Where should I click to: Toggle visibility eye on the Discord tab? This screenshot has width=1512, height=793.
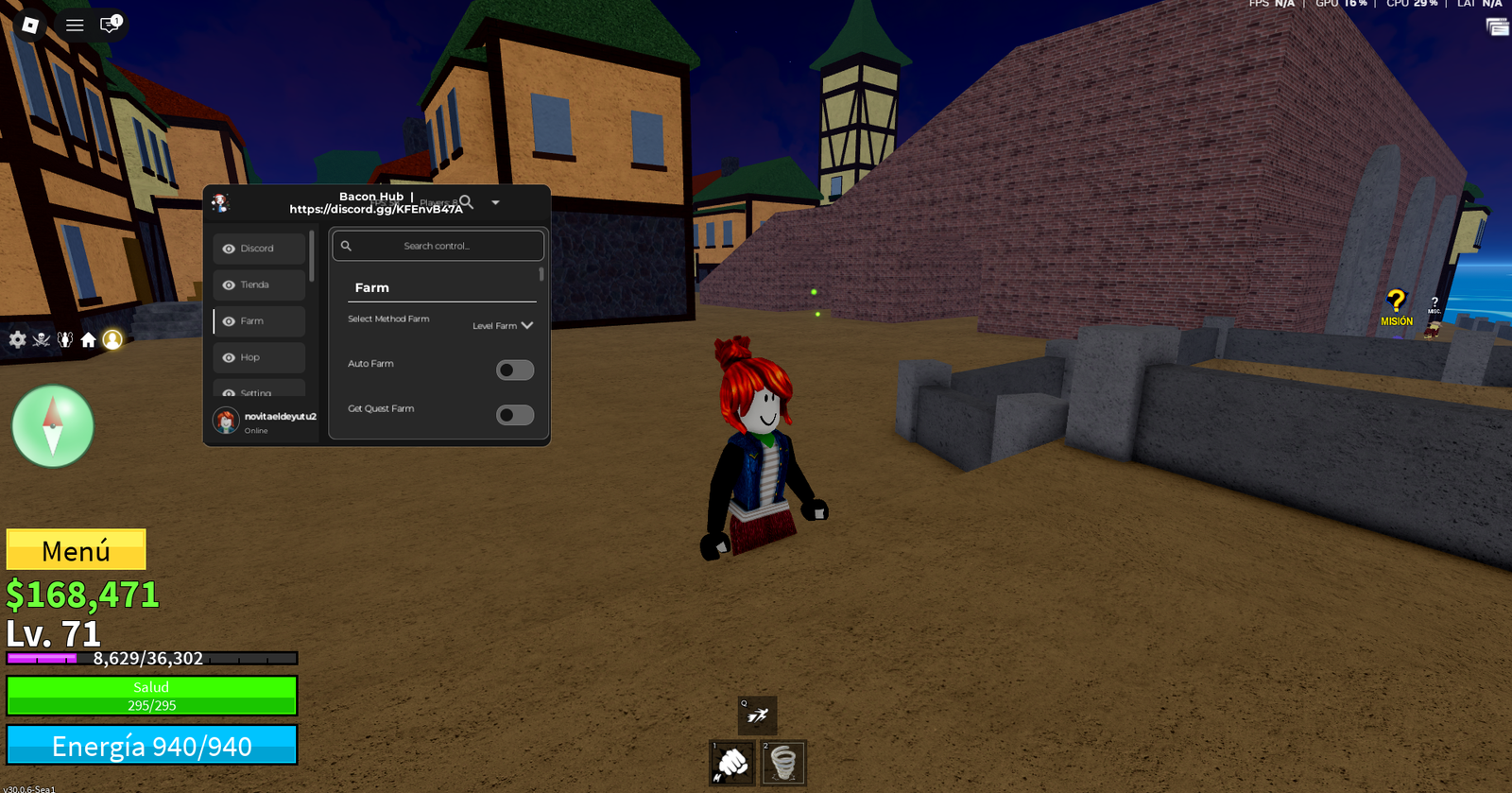(x=228, y=248)
